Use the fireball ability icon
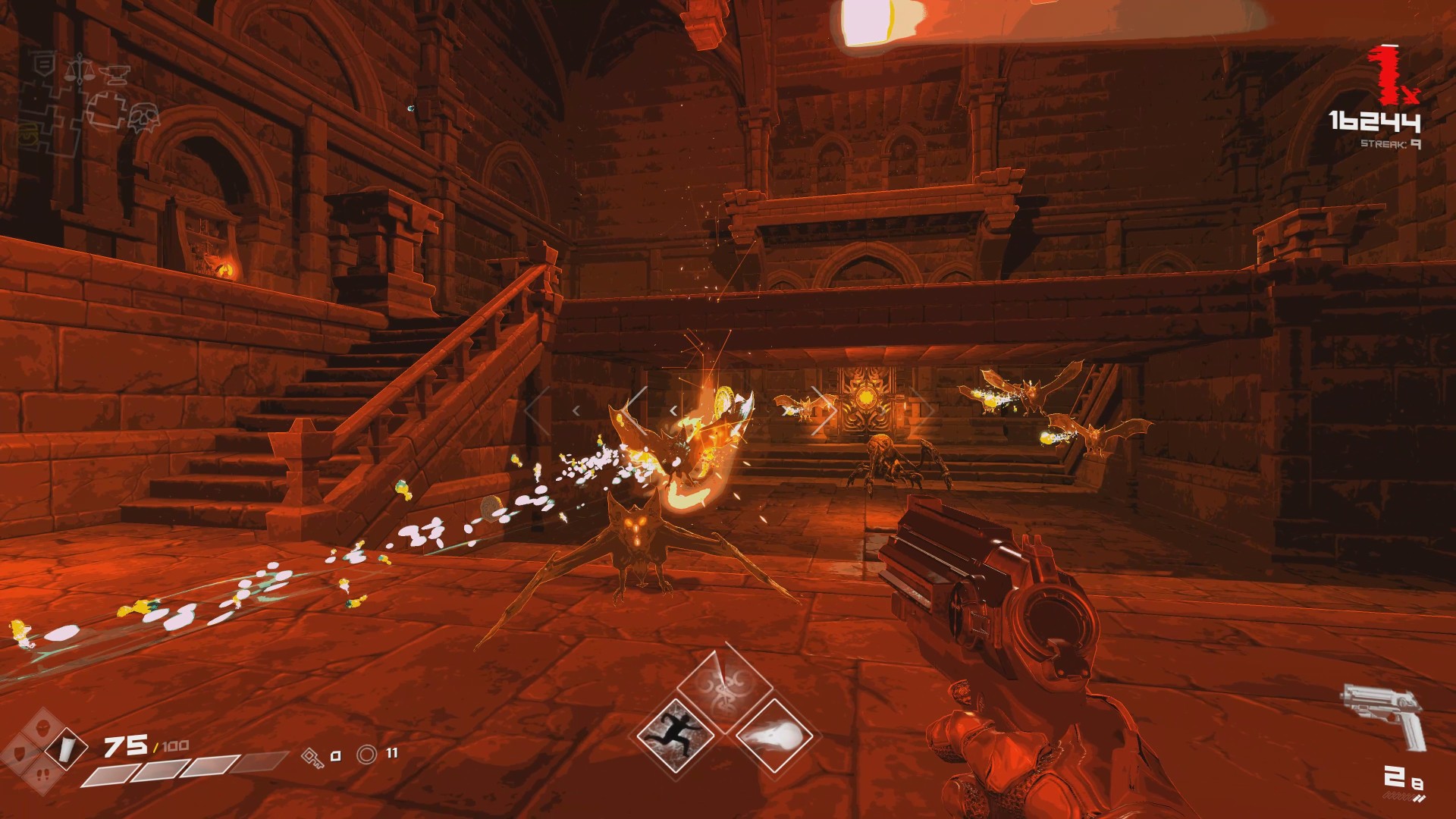Image resolution: width=1456 pixels, height=819 pixels. [773, 734]
